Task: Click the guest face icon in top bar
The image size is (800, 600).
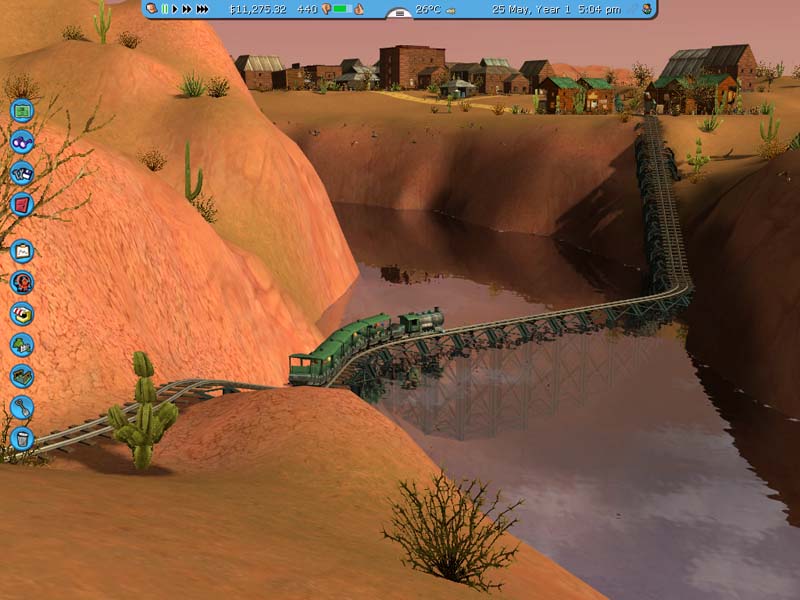Action: (151, 9)
